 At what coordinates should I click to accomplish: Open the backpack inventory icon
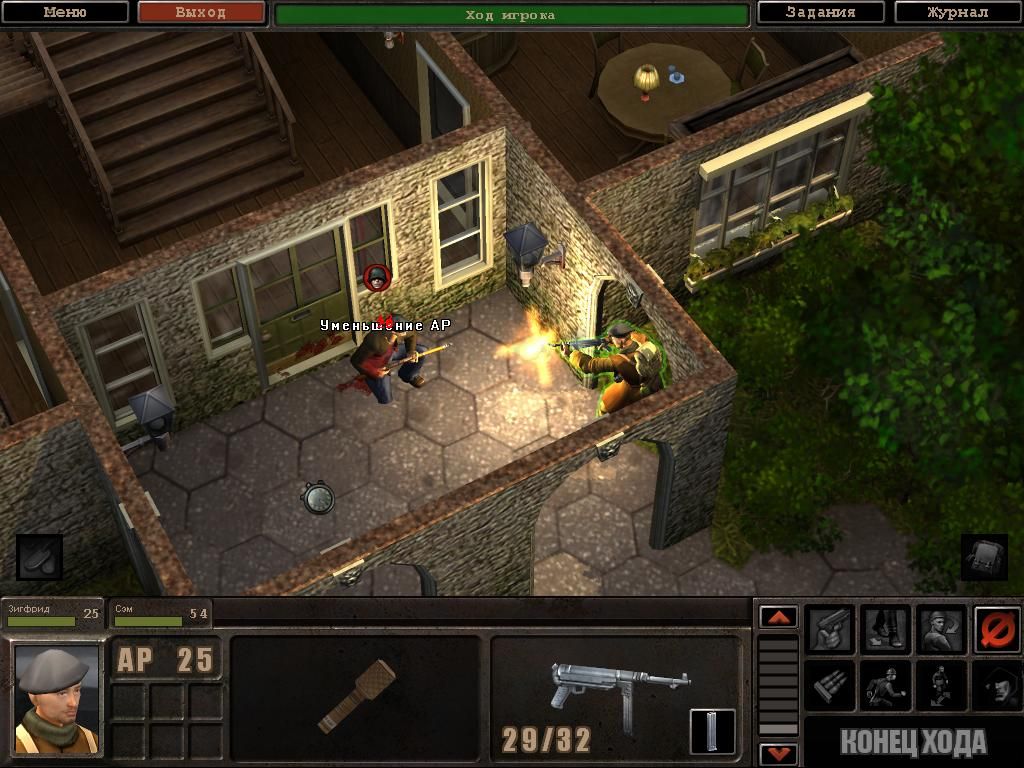click(x=983, y=557)
